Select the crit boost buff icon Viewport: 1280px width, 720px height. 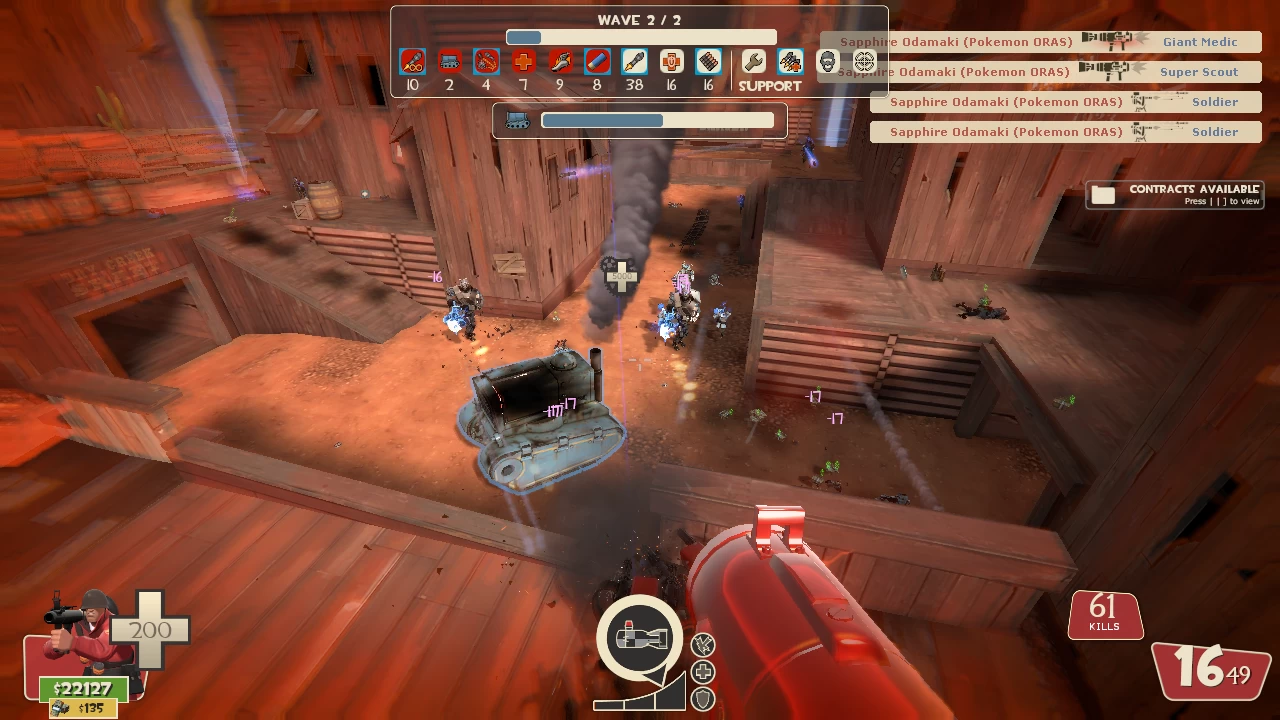click(x=704, y=645)
